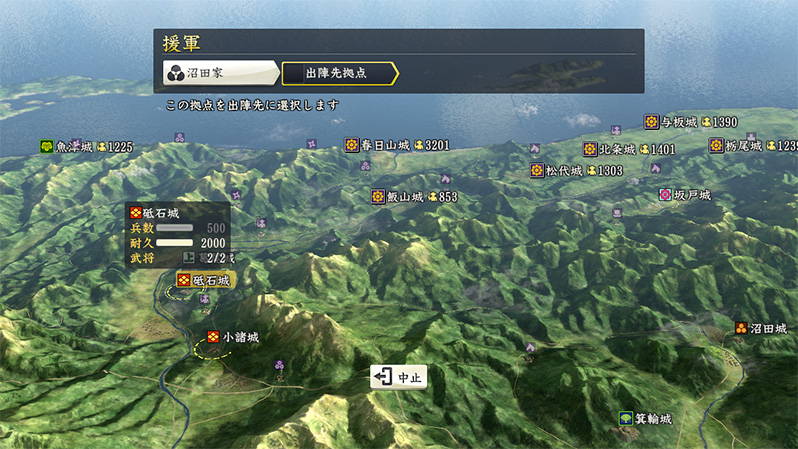Pick the 飯山城 castle marker

[x=379, y=197]
